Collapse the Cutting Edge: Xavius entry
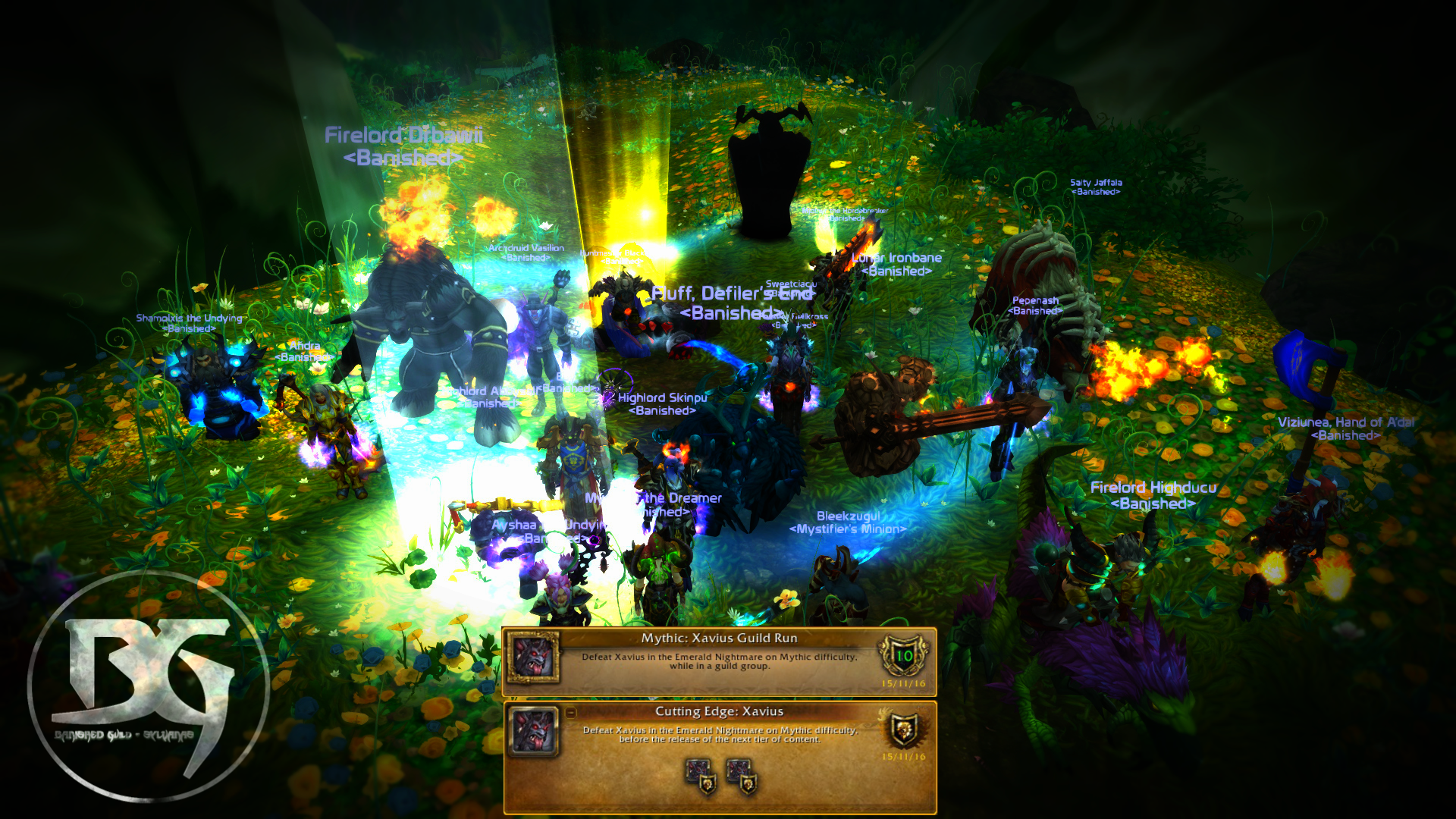Viewport: 1456px width, 819px height. point(571,713)
